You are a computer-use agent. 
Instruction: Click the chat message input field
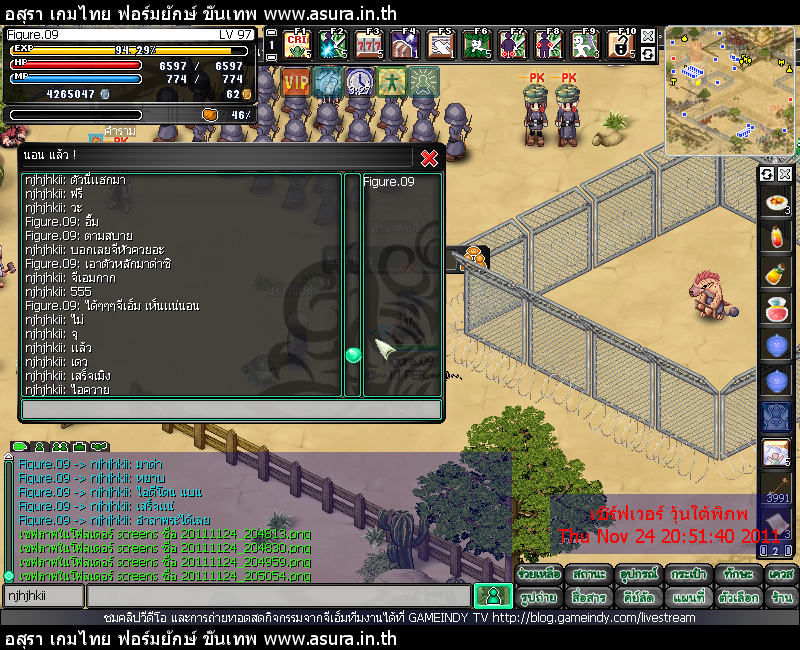(277, 597)
